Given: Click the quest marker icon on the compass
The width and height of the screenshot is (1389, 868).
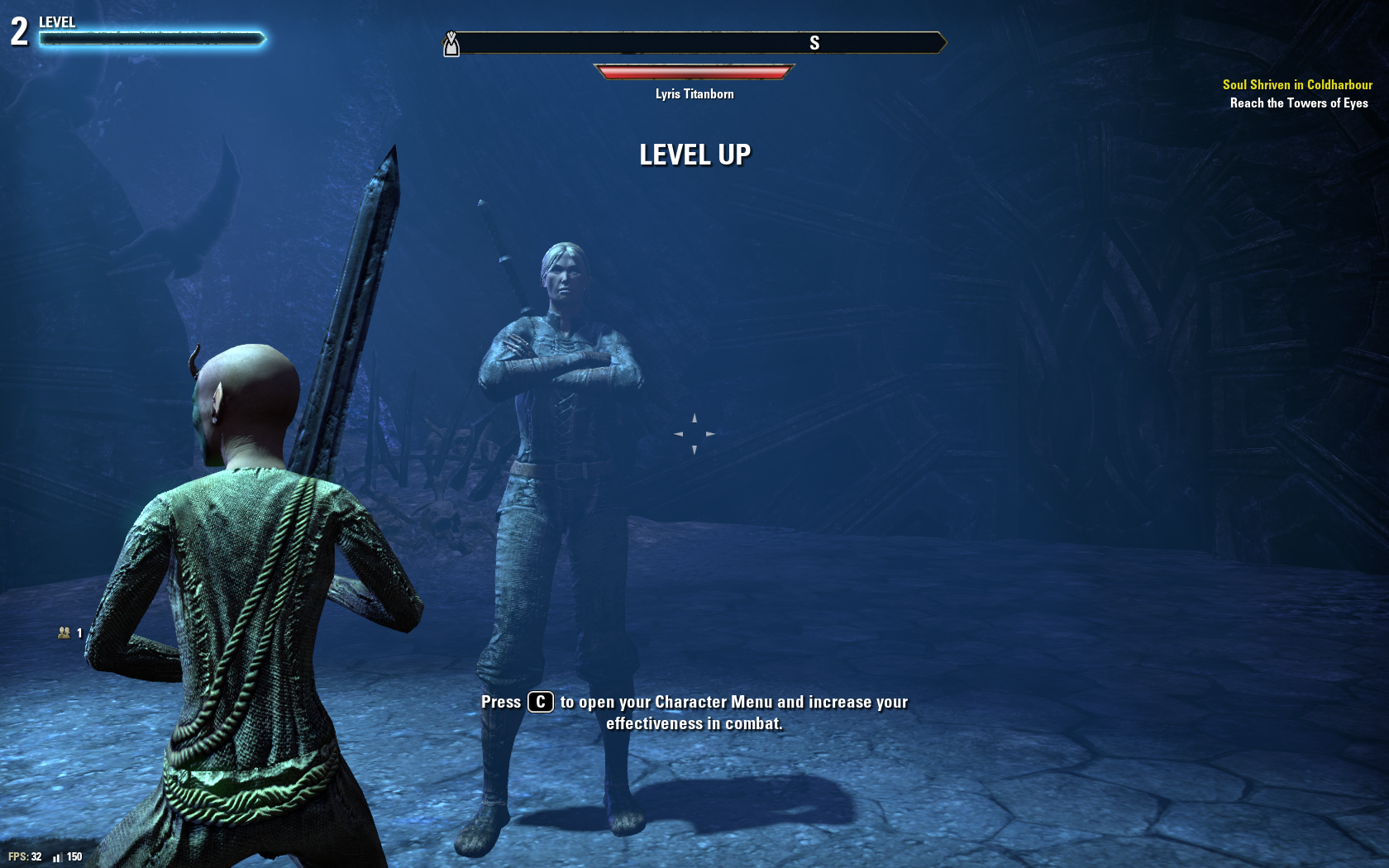Looking at the screenshot, I should 451,44.
